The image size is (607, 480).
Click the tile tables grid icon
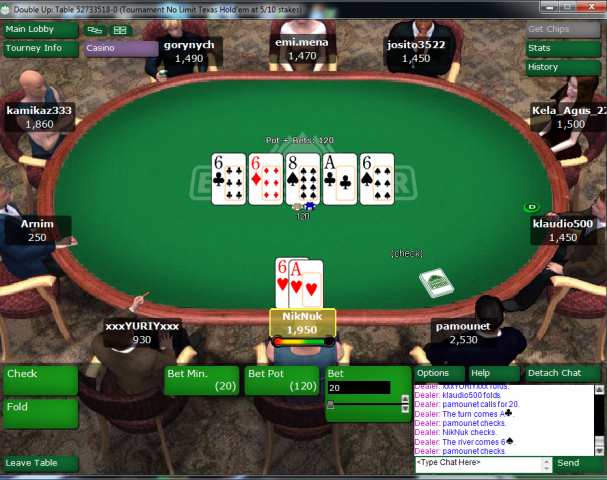121,30
